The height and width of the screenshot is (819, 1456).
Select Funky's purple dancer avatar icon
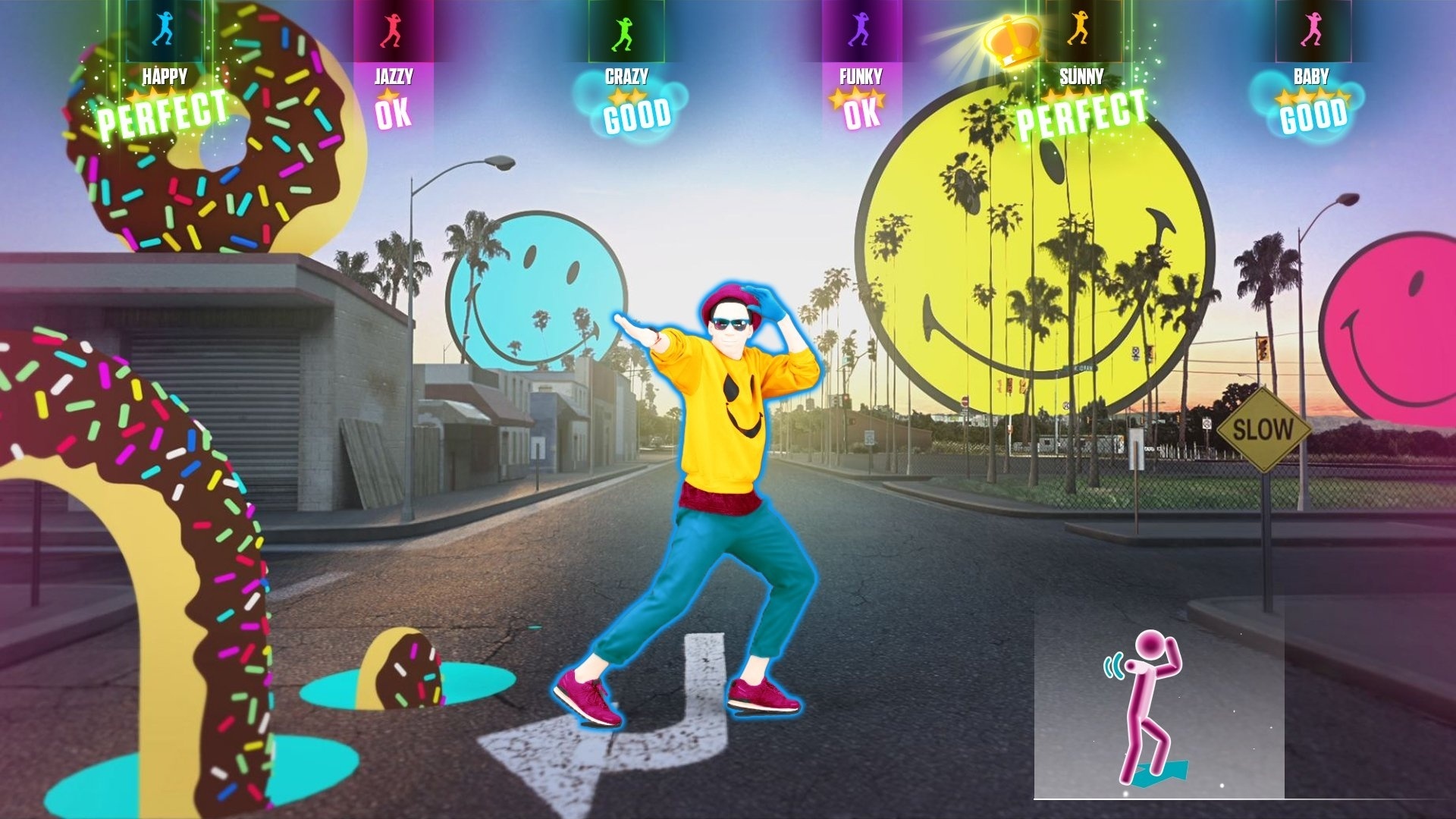[857, 30]
